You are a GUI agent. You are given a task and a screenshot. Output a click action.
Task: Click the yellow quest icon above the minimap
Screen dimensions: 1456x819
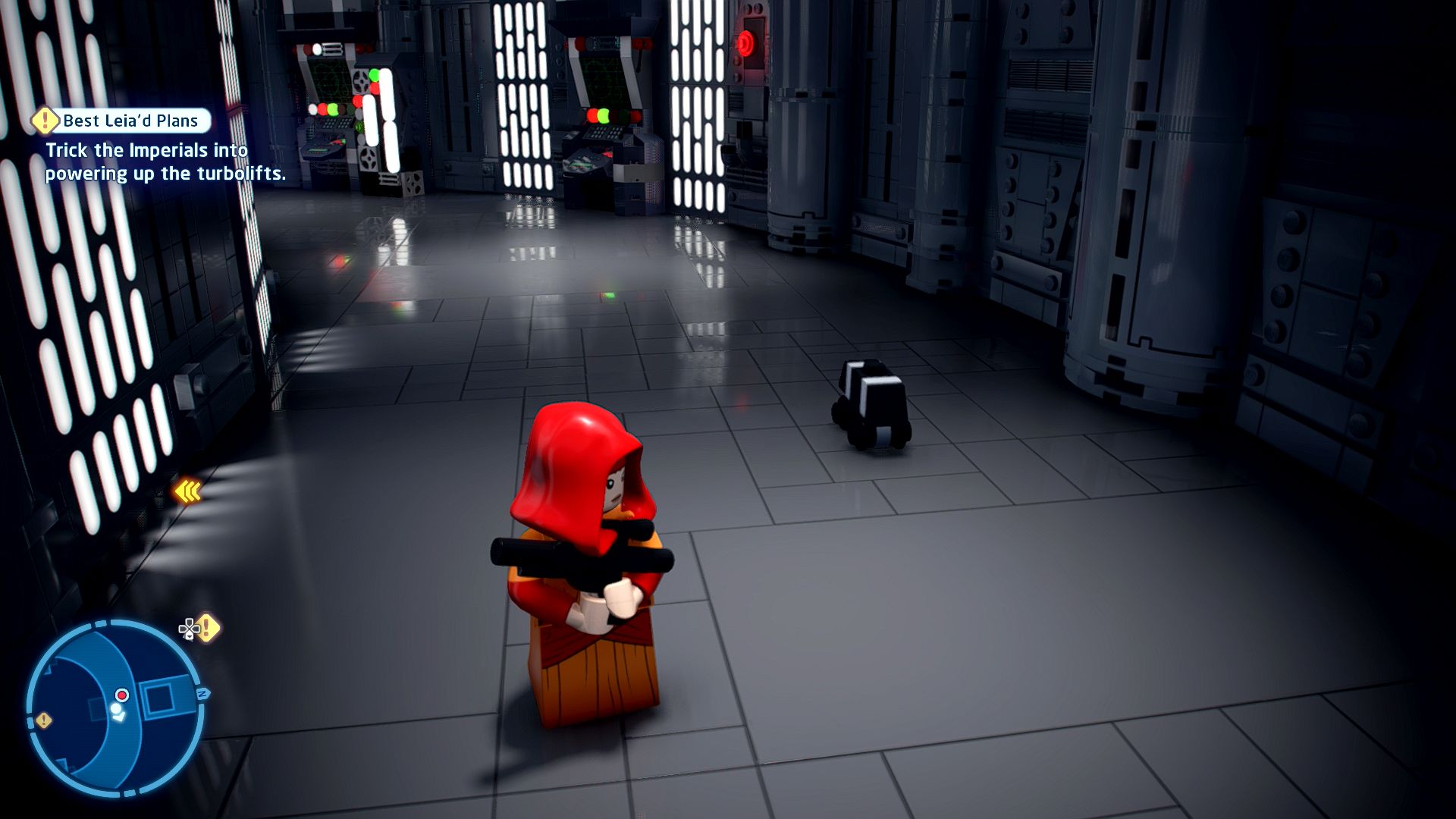[x=206, y=628]
